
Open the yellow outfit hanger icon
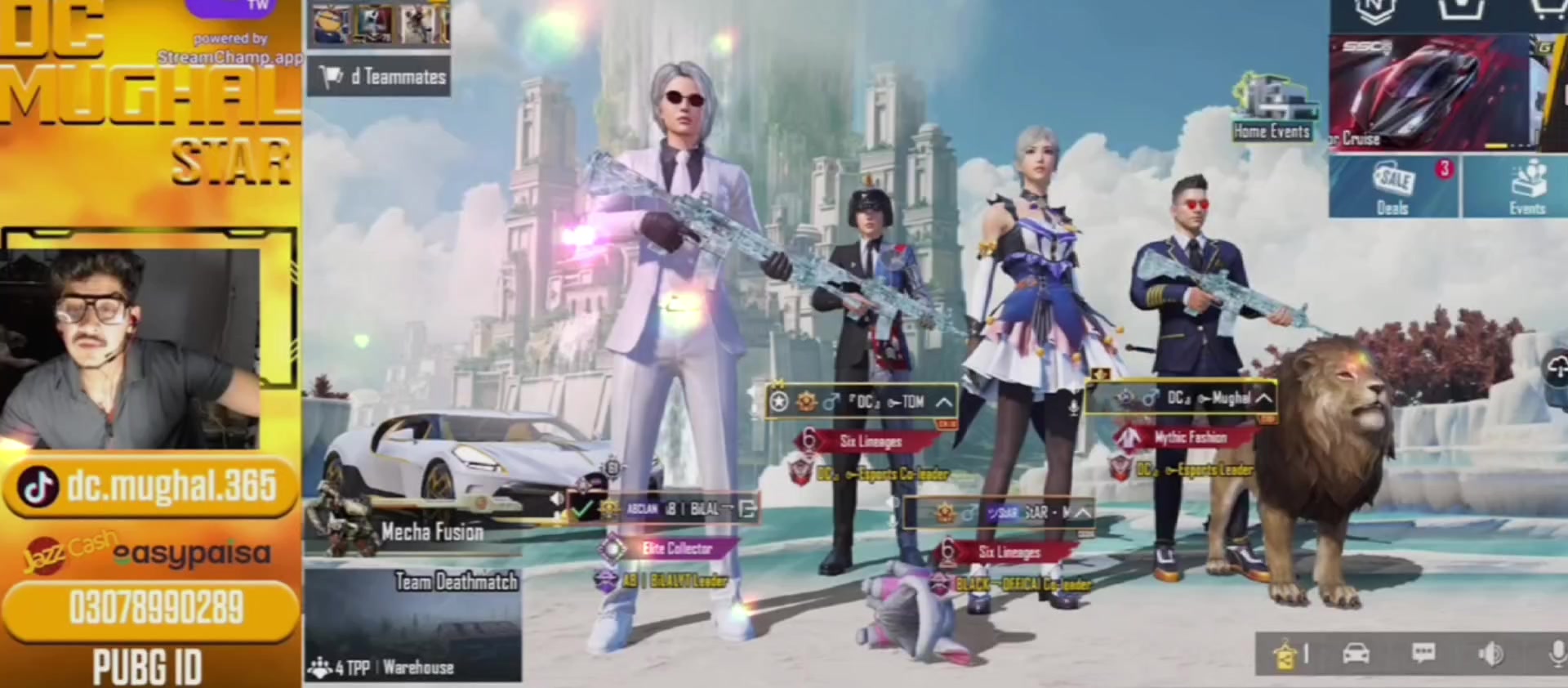pyautogui.click(x=1288, y=654)
